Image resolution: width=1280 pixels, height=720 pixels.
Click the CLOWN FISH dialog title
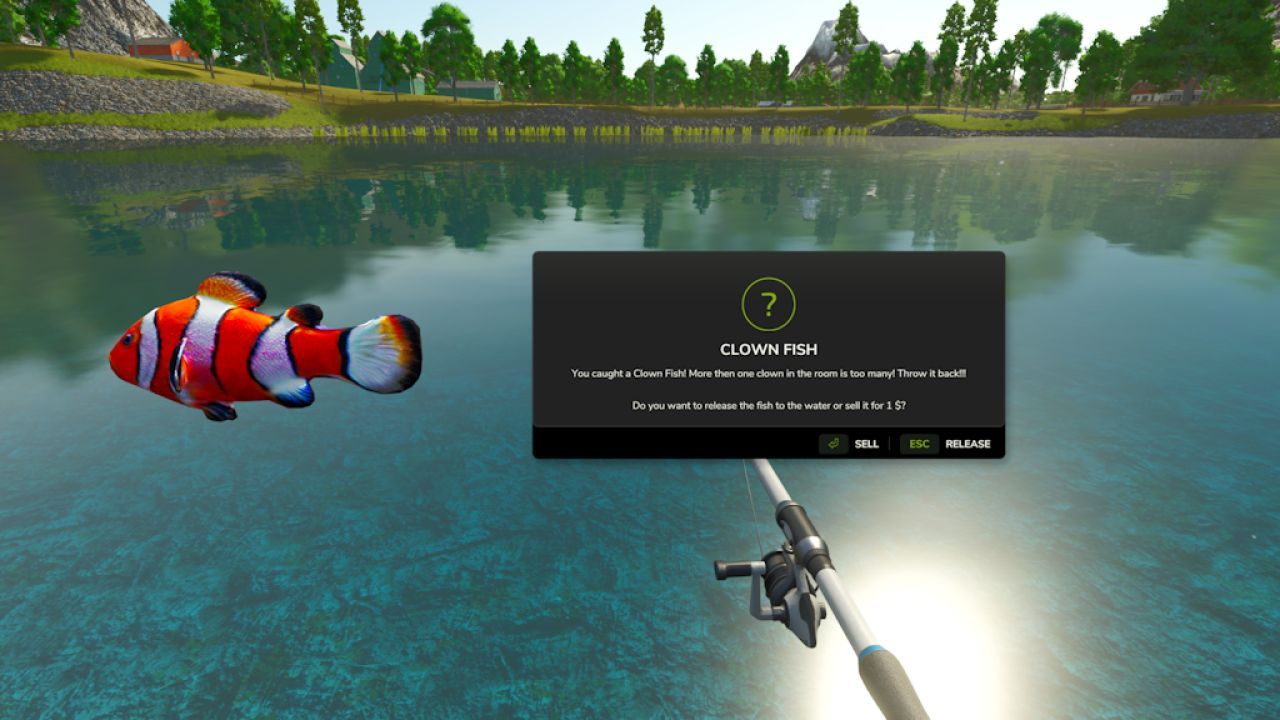[x=768, y=350]
